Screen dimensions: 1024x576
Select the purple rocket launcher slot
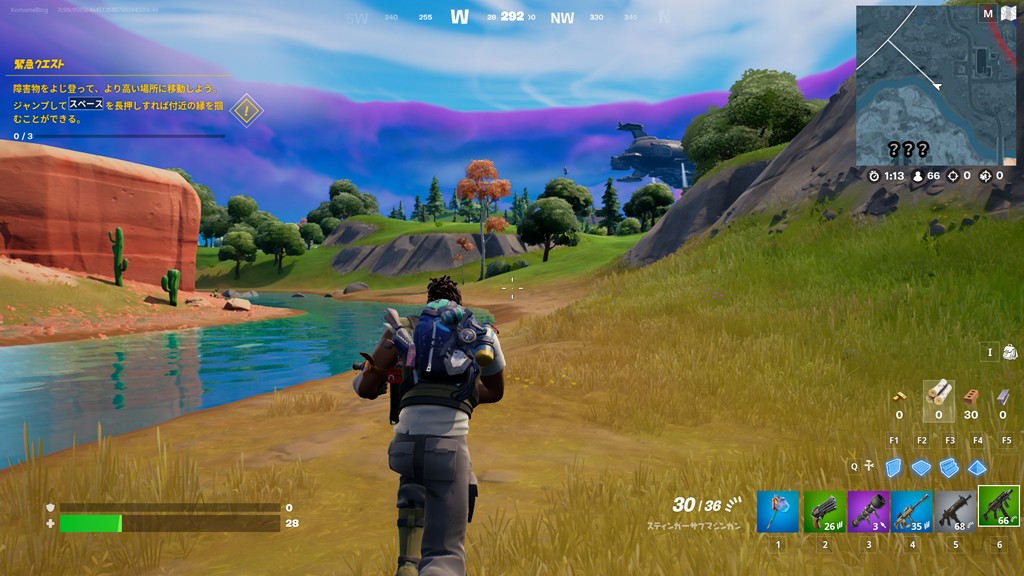point(868,511)
